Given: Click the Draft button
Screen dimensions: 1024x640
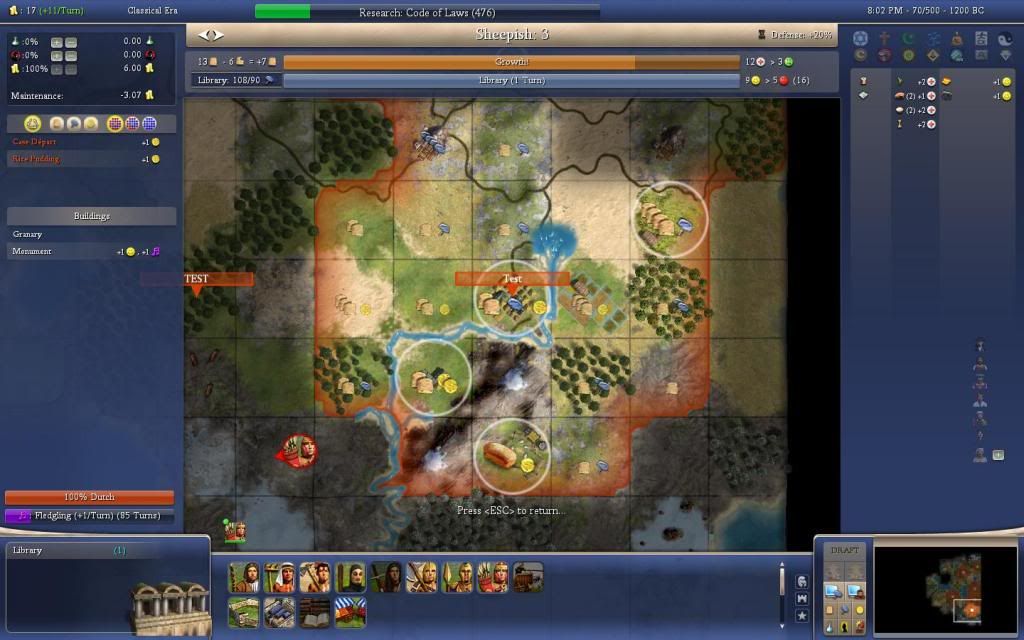Looking at the screenshot, I should point(845,550).
